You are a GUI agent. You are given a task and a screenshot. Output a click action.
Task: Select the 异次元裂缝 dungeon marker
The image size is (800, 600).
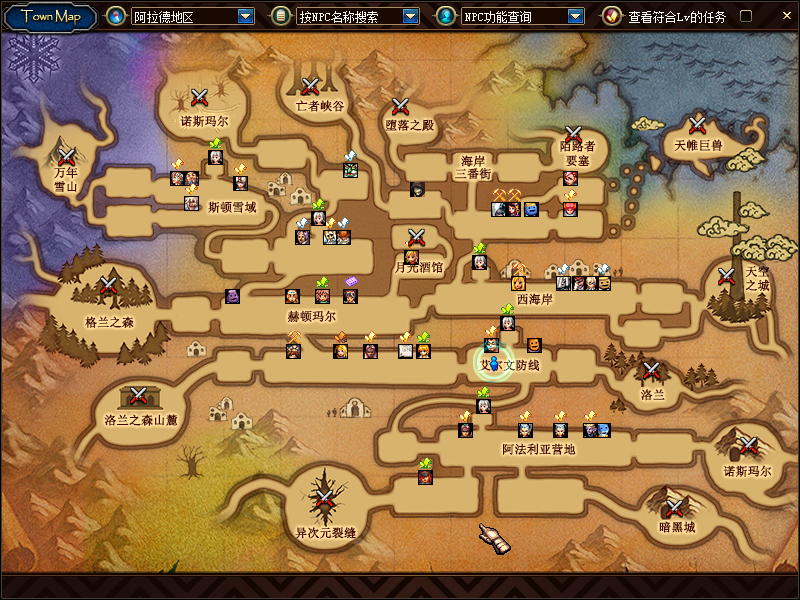325,496
